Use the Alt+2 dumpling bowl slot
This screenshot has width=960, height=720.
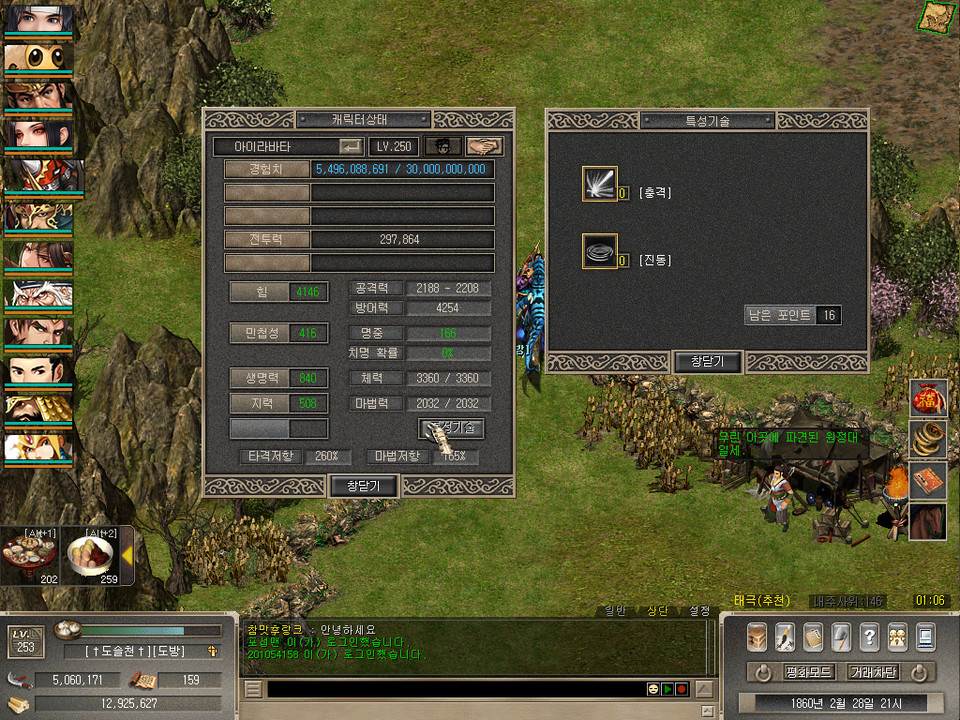(x=90, y=555)
